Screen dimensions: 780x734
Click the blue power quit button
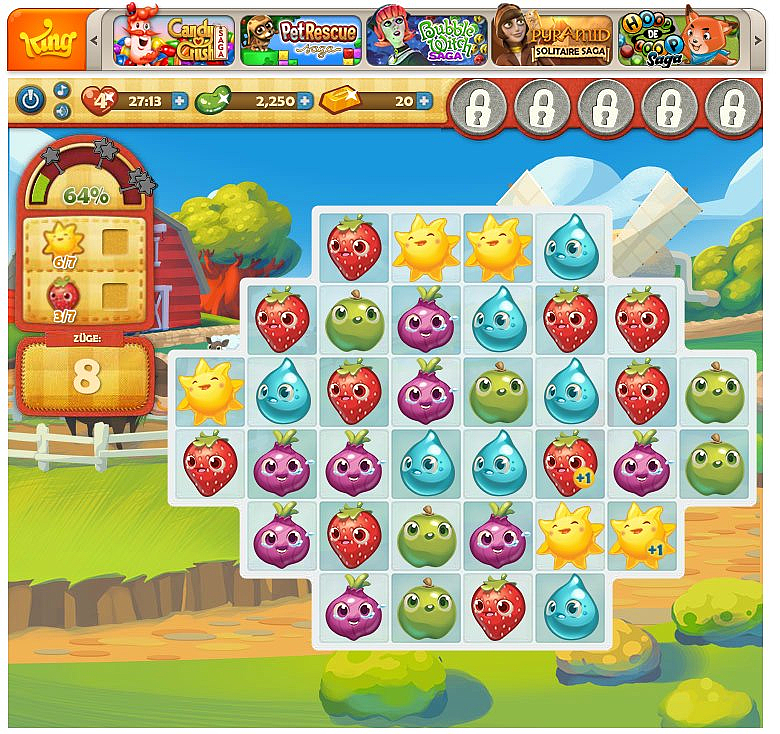coord(32,100)
